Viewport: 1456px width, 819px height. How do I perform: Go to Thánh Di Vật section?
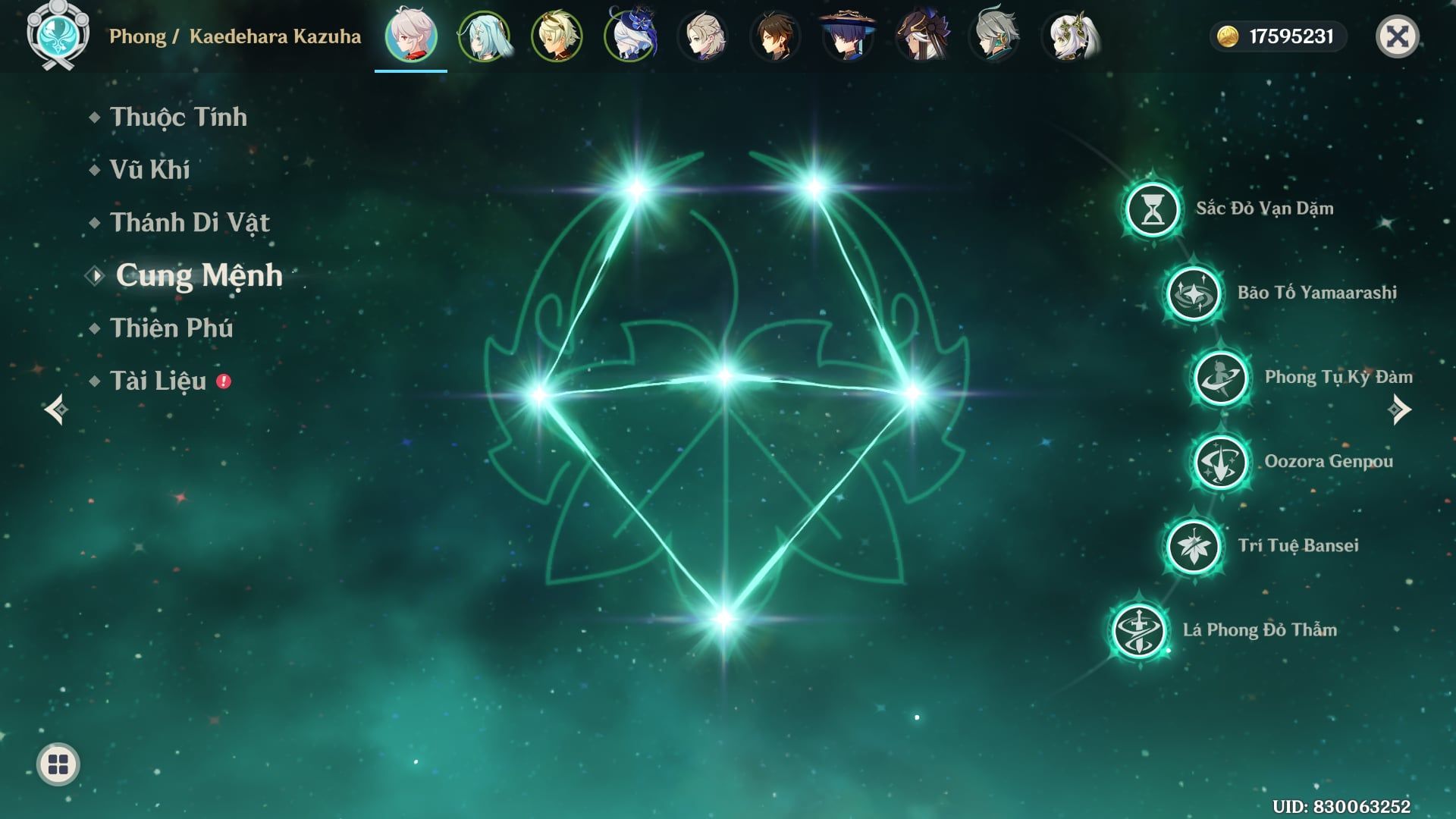pyautogui.click(x=190, y=223)
